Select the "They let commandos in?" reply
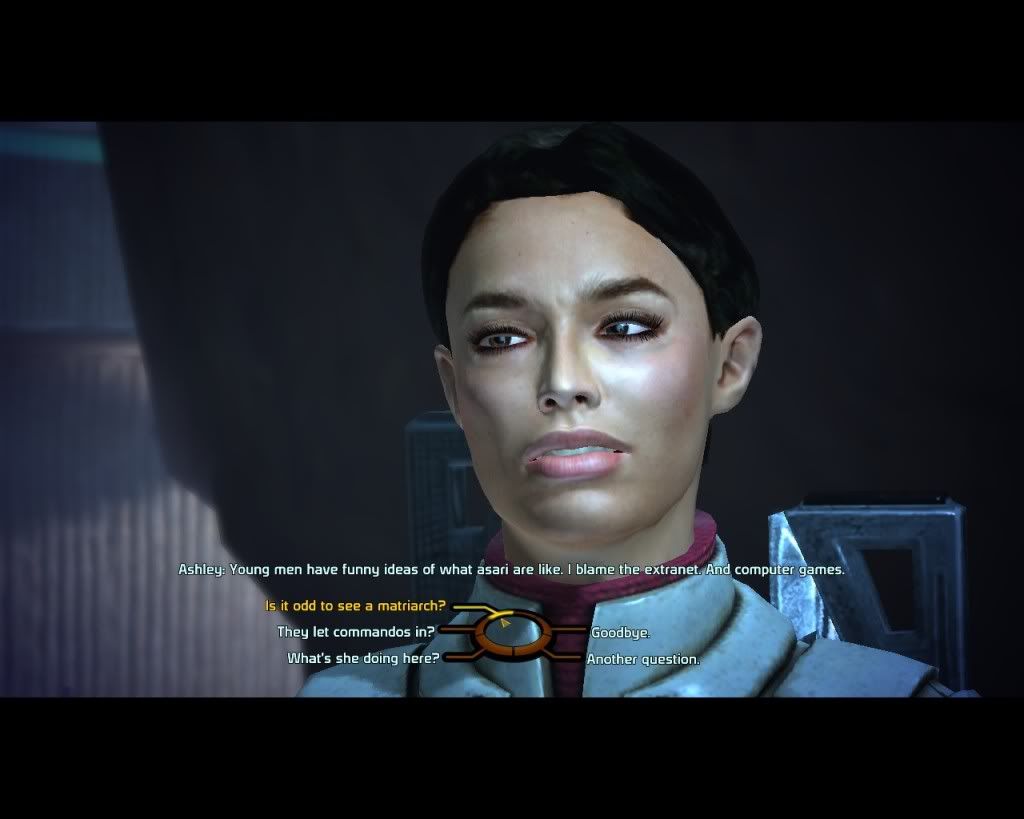The width and height of the screenshot is (1024, 819). (x=355, y=632)
